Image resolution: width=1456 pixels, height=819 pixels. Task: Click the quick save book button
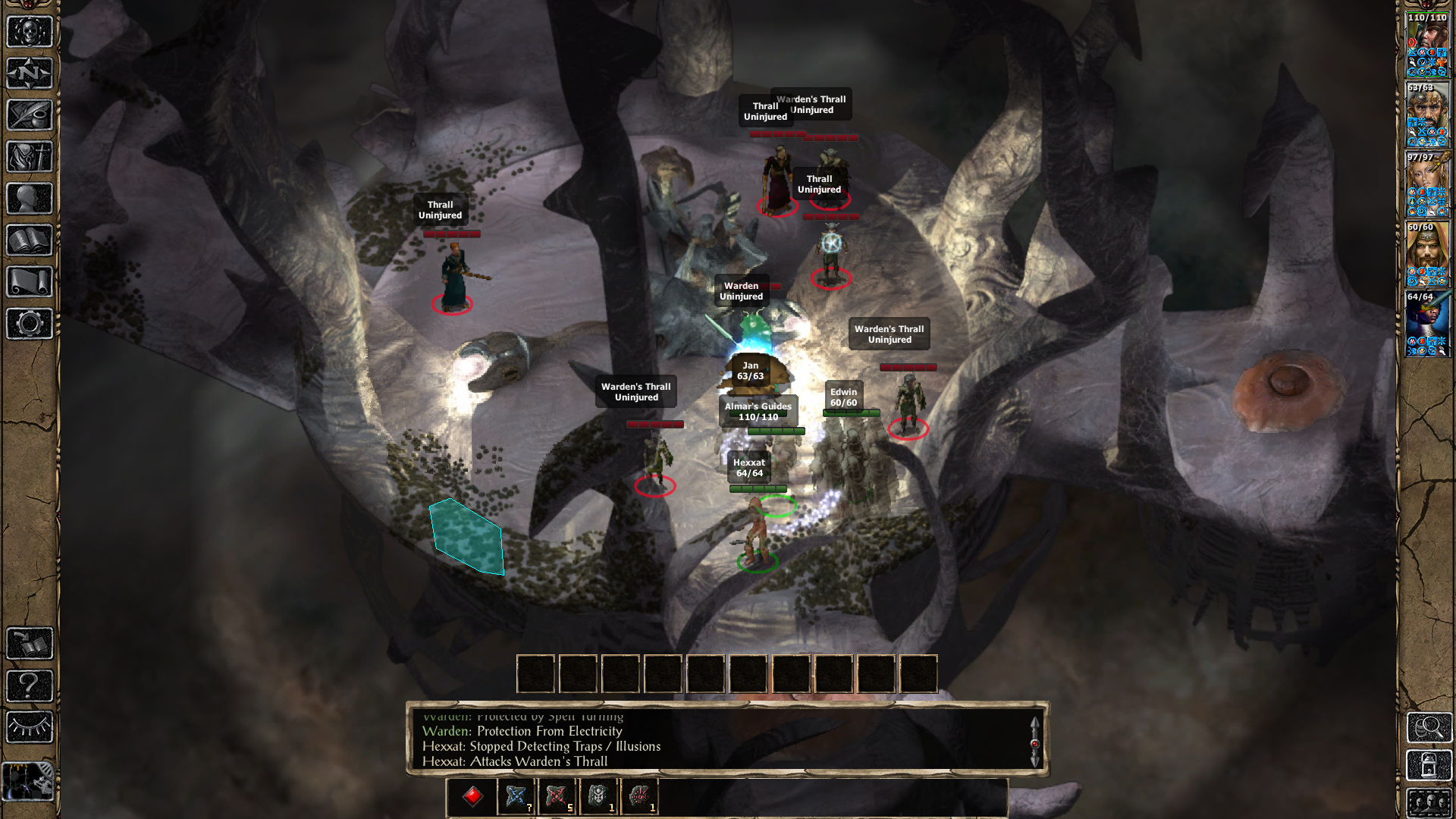tap(30, 644)
